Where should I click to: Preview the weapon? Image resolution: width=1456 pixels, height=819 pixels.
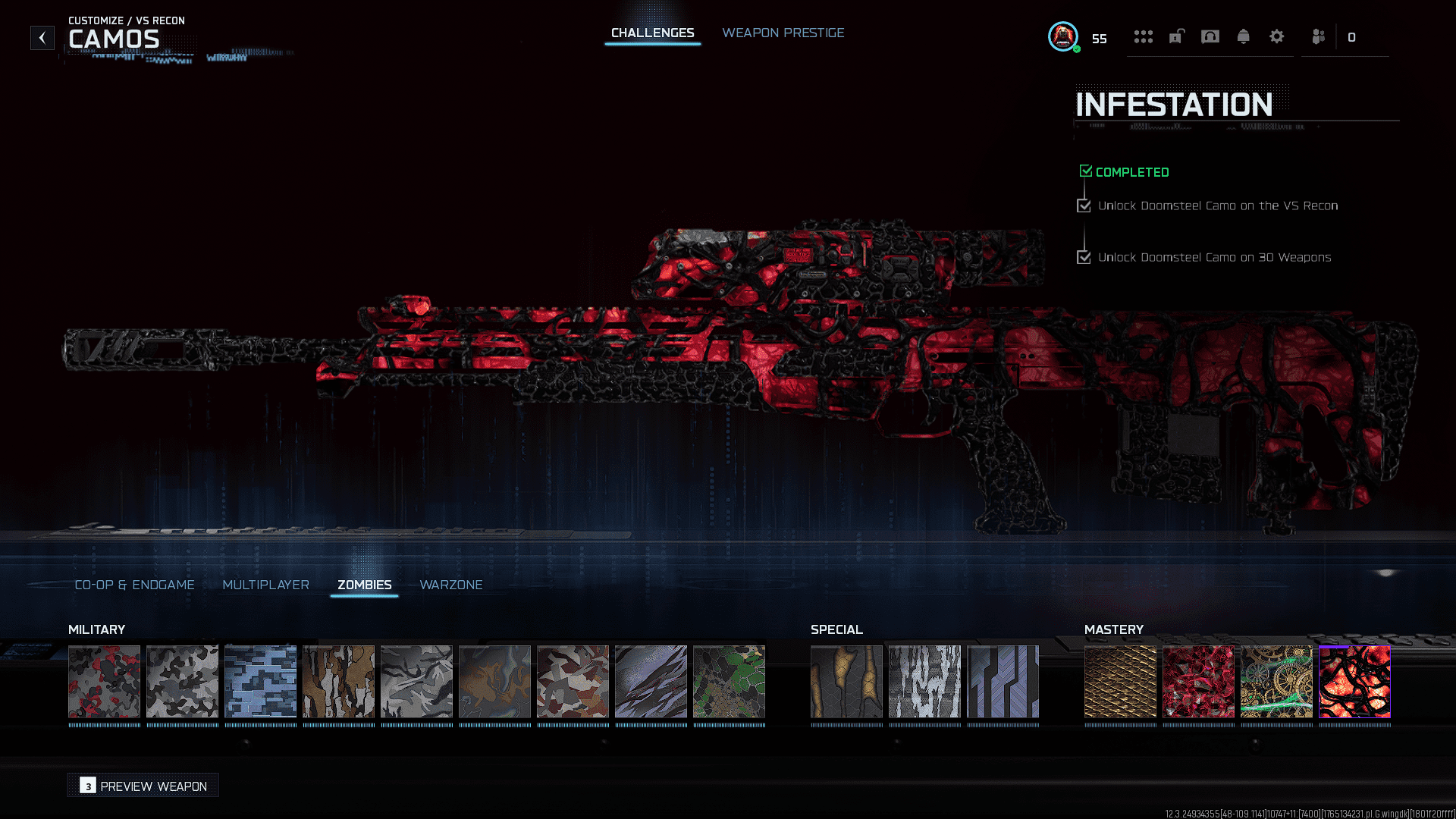coord(143,786)
